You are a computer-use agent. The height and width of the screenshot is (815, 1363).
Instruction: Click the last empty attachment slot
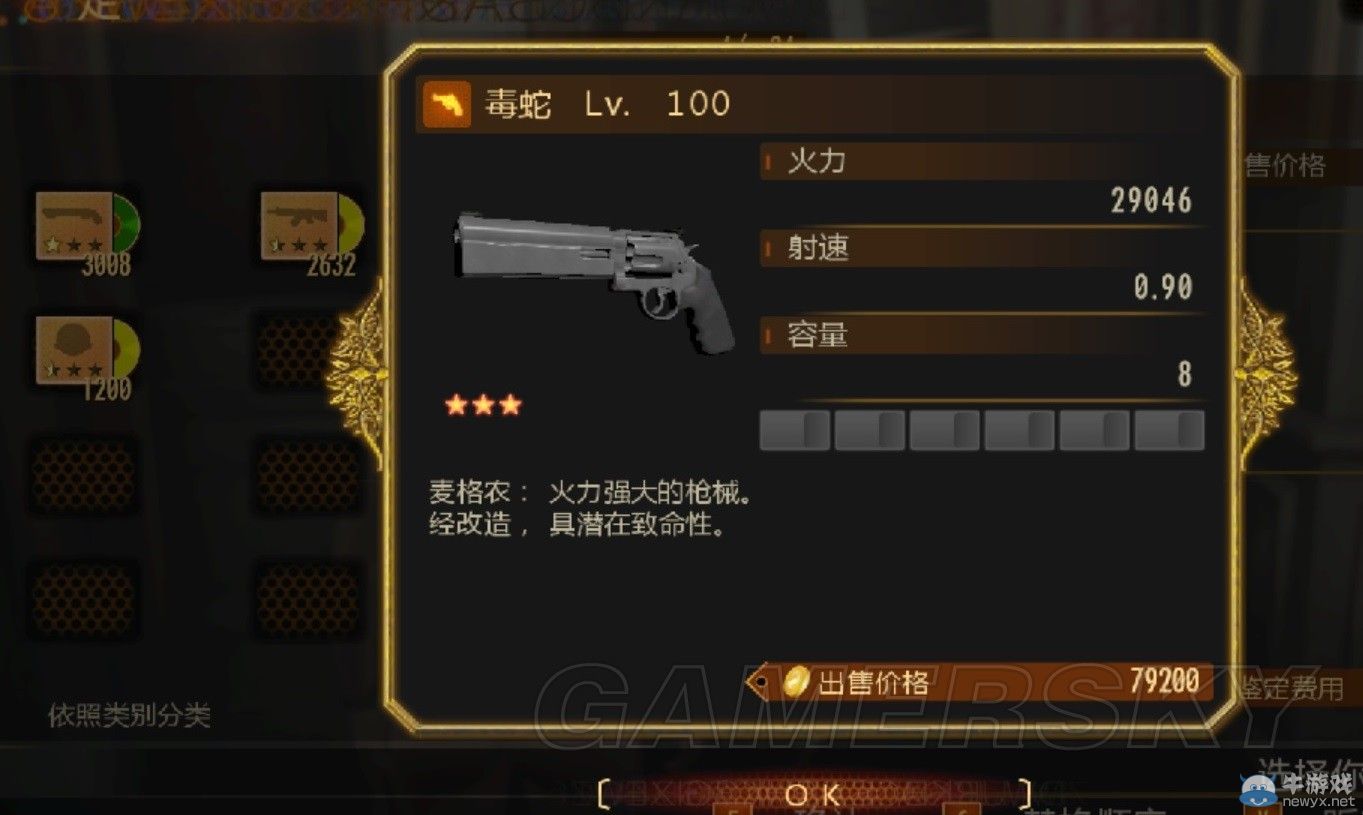(1170, 429)
